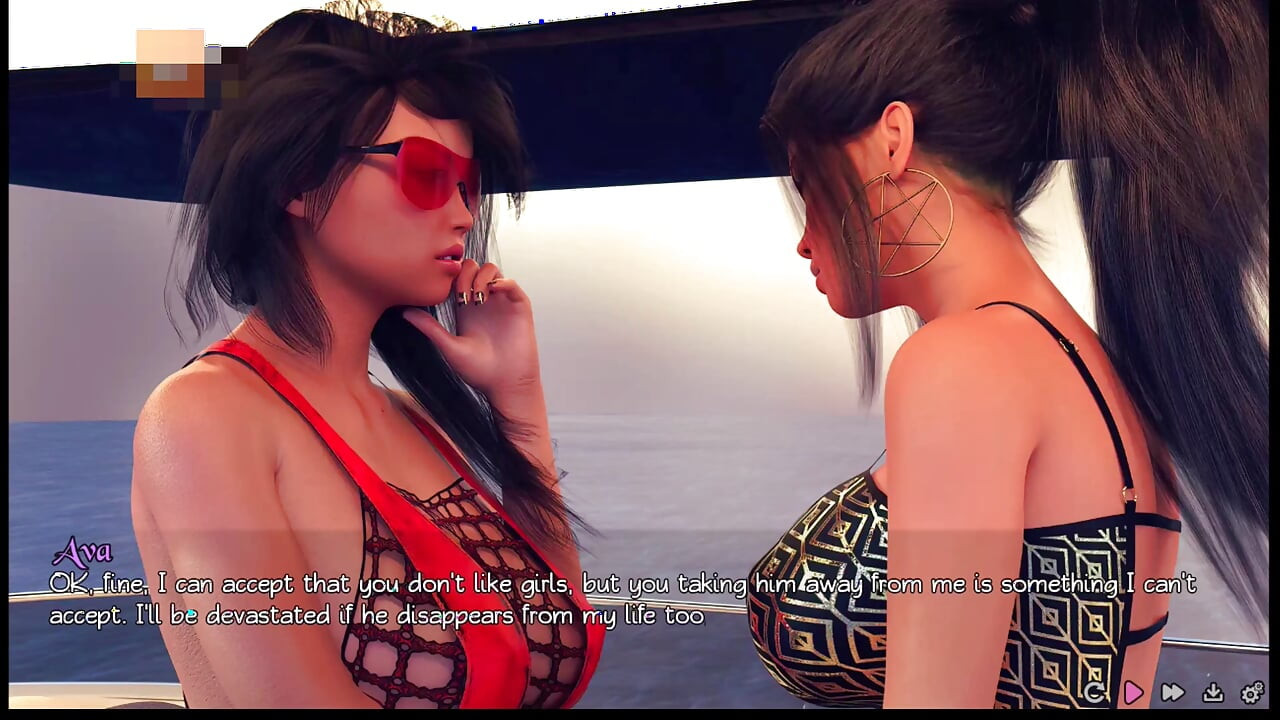Click the double-arrow icon in the quick menu

(x=1172, y=692)
